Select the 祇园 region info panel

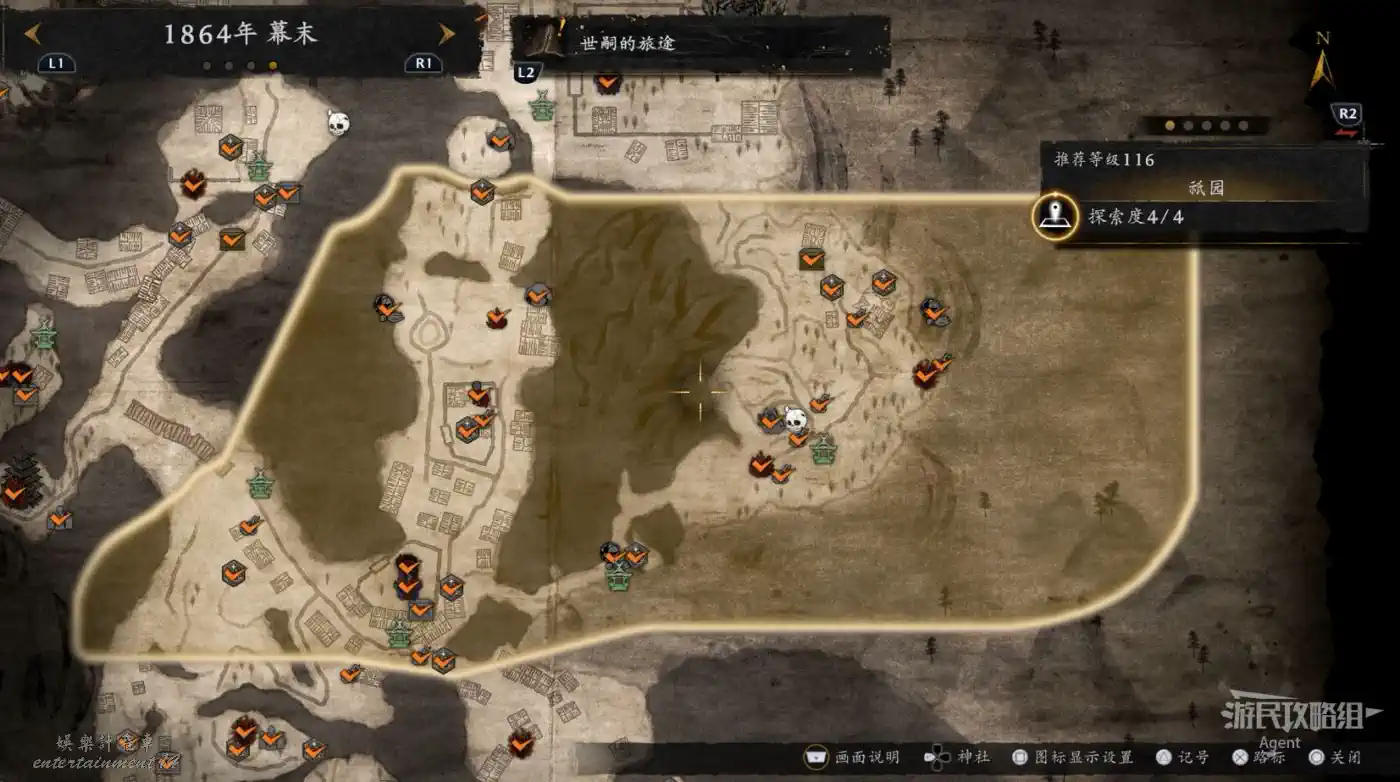click(x=1204, y=188)
